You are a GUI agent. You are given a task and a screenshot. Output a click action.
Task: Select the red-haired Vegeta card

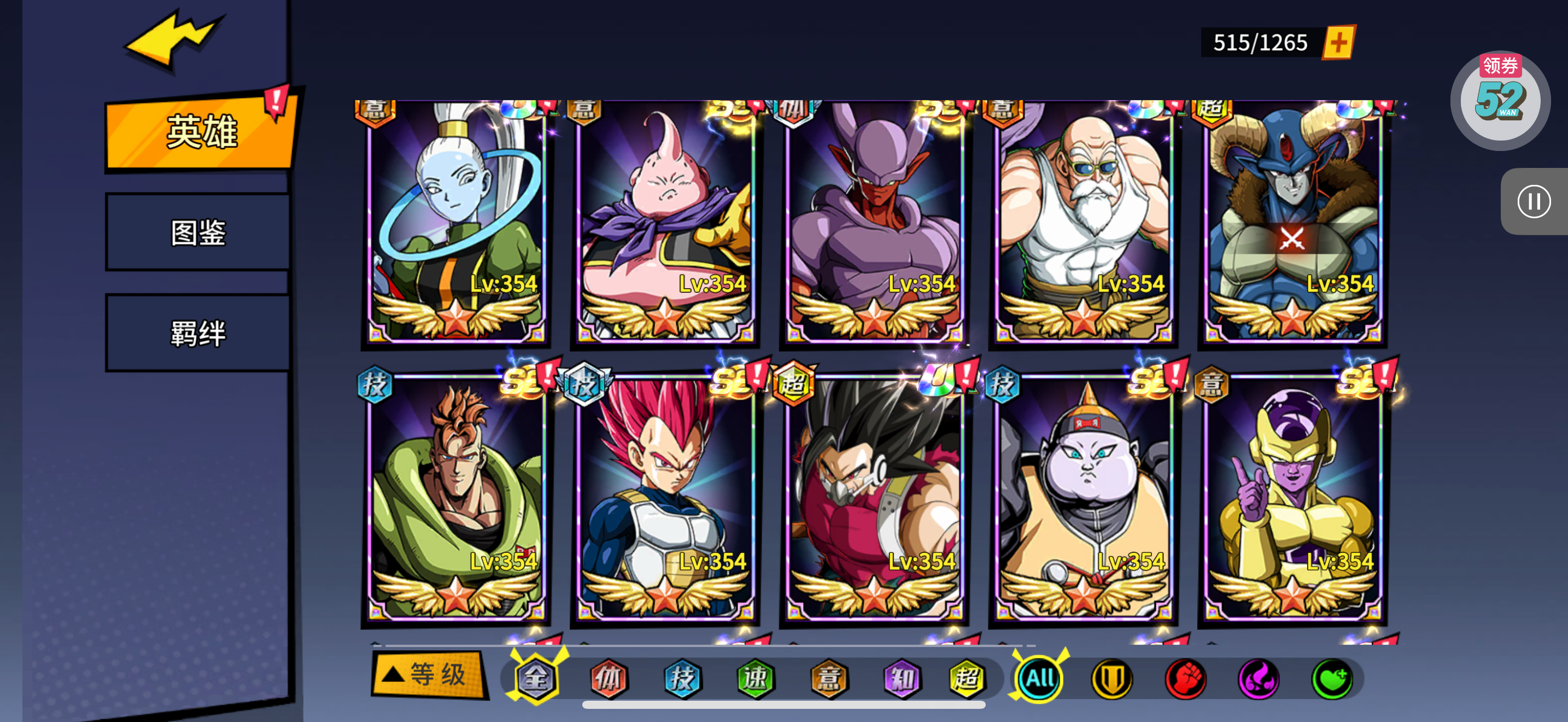click(x=665, y=499)
